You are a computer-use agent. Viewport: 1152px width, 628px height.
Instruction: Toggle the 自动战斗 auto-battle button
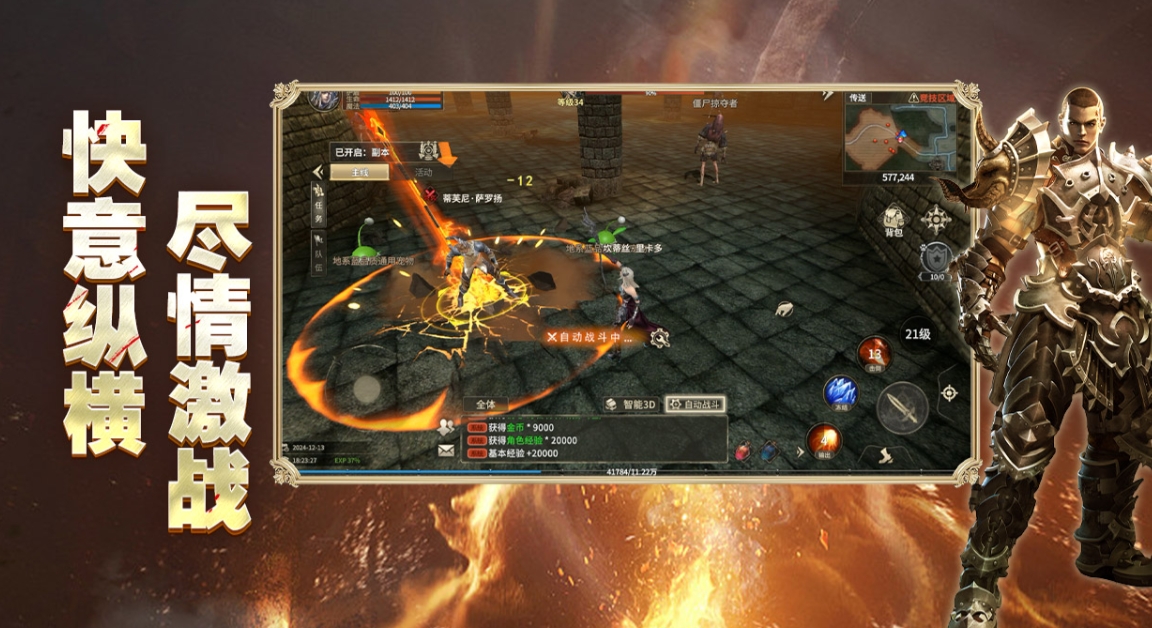pyautogui.click(x=696, y=405)
